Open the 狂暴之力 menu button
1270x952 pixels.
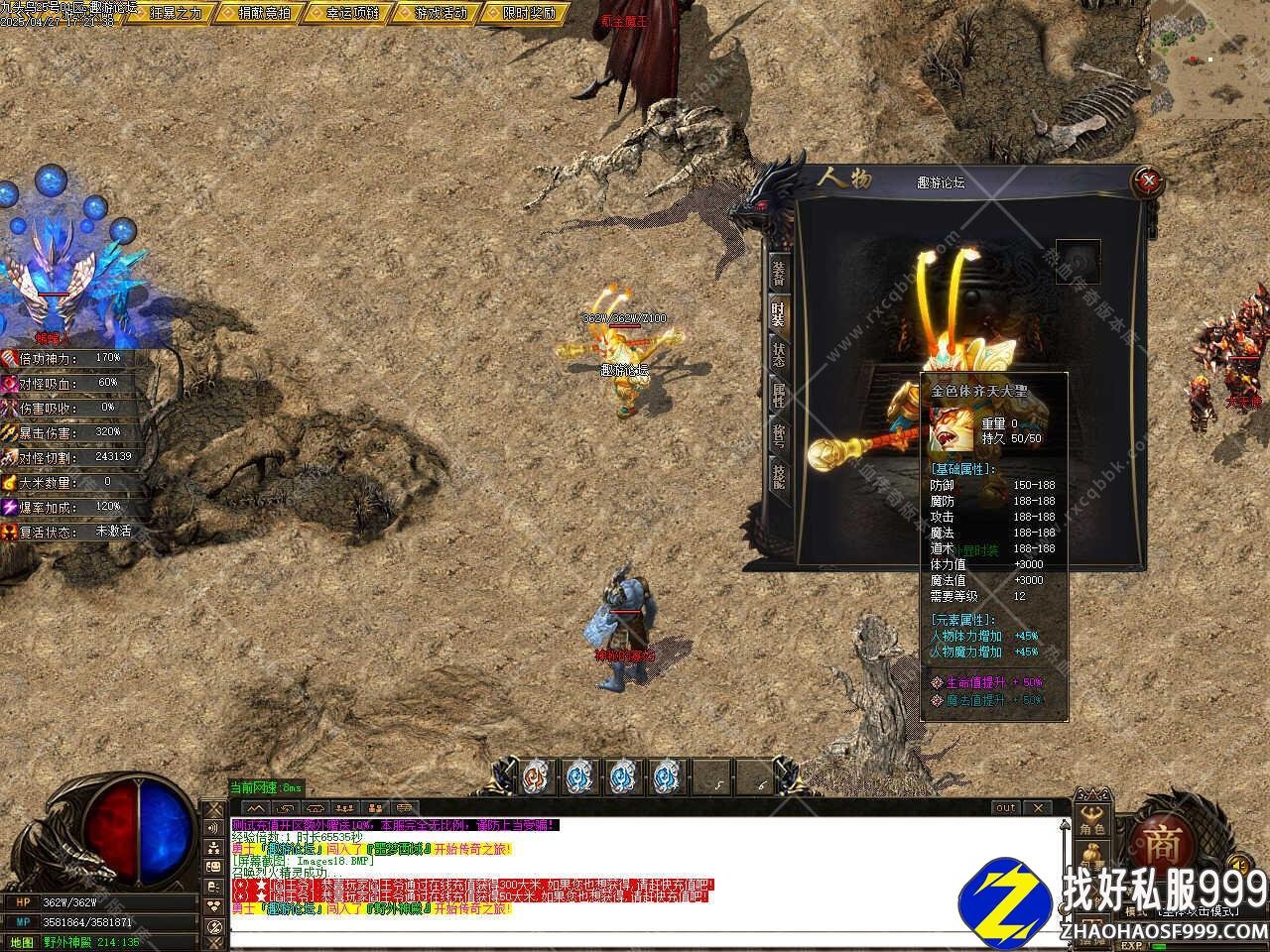[173, 13]
